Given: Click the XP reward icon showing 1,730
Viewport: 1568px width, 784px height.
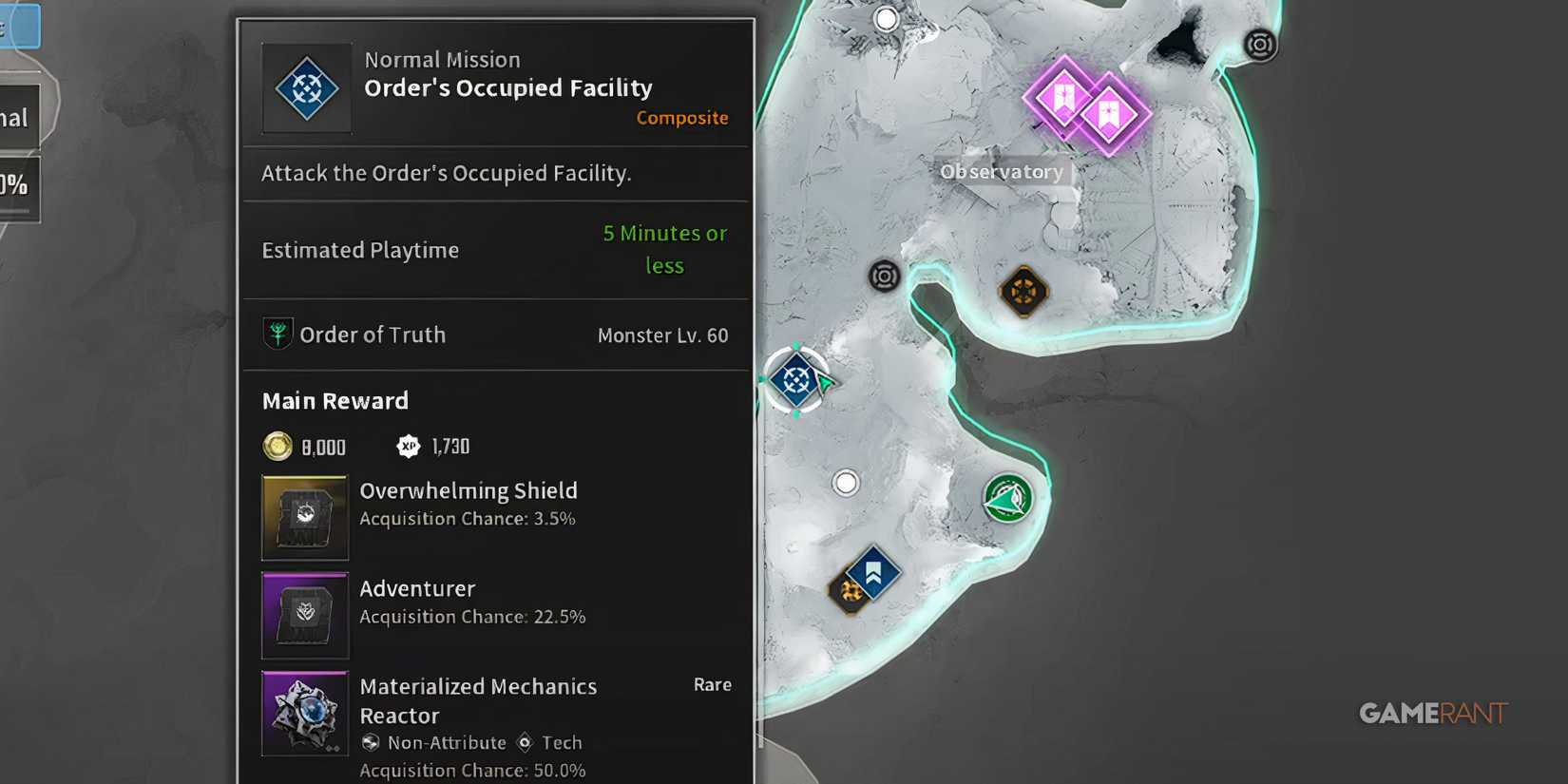Looking at the screenshot, I should [410, 445].
